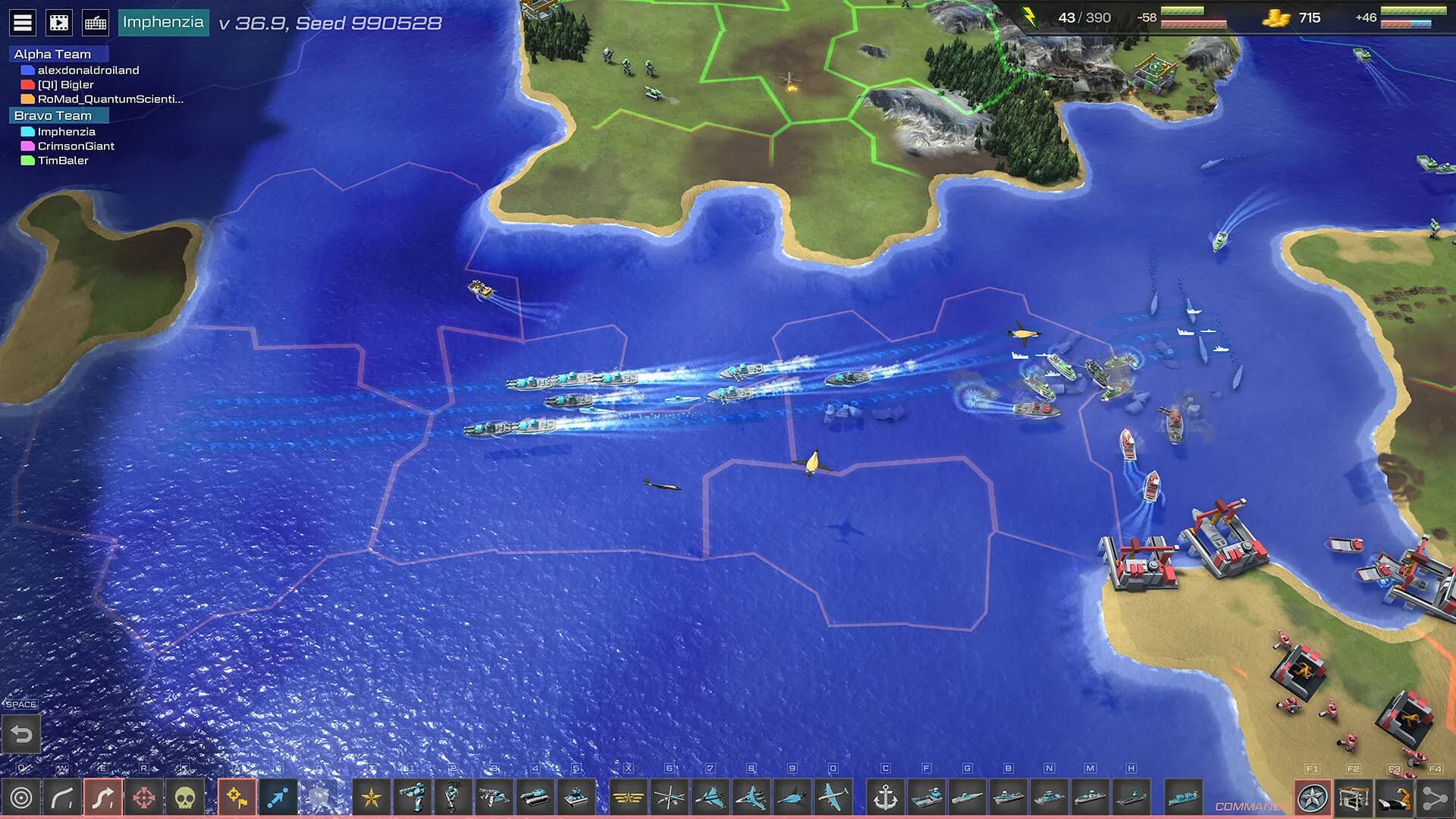Screen dimensions: 1456x819
Task: Expand the Bravo Team player list
Action: [52, 115]
